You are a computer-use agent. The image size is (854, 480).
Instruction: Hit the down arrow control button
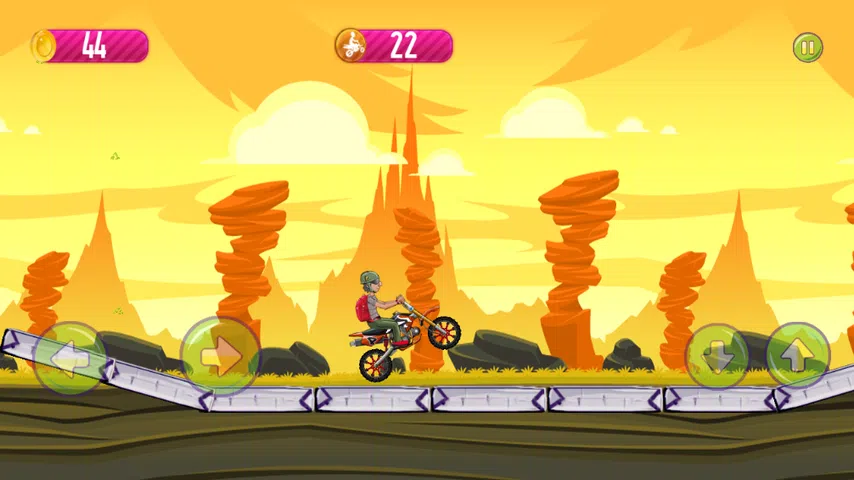(717, 355)
